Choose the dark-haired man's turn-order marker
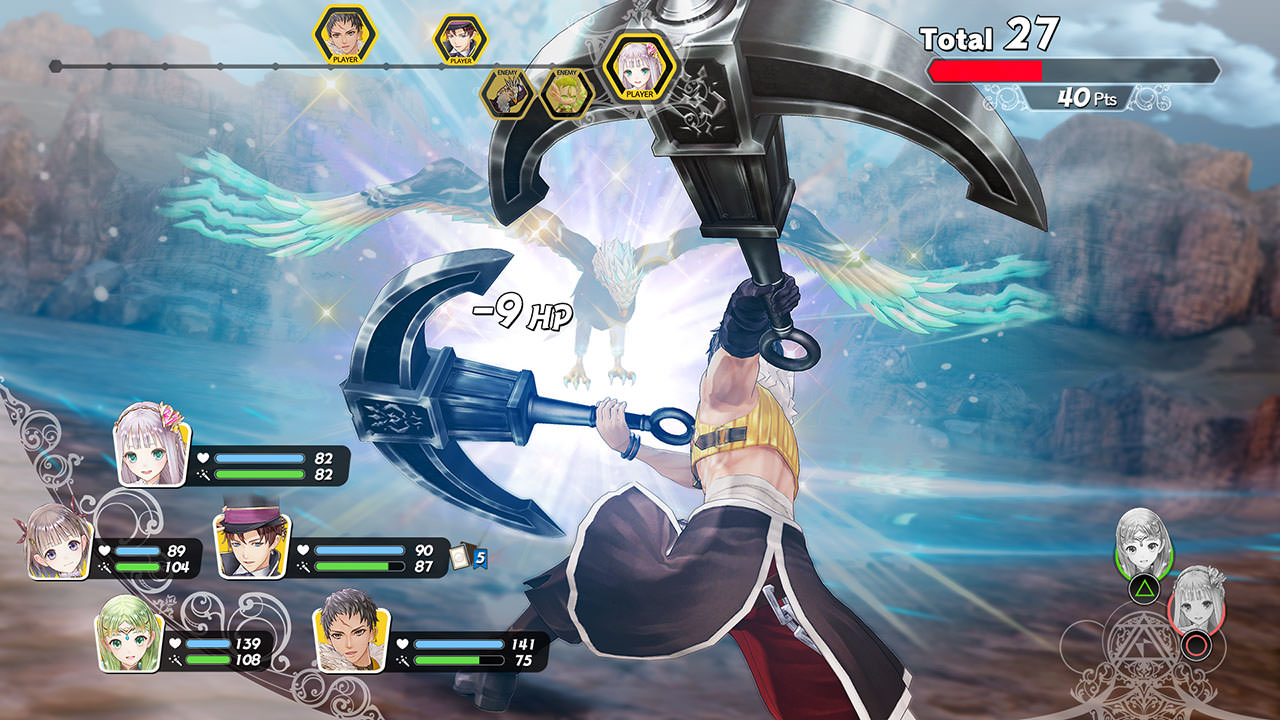 [x=345, y=35]
